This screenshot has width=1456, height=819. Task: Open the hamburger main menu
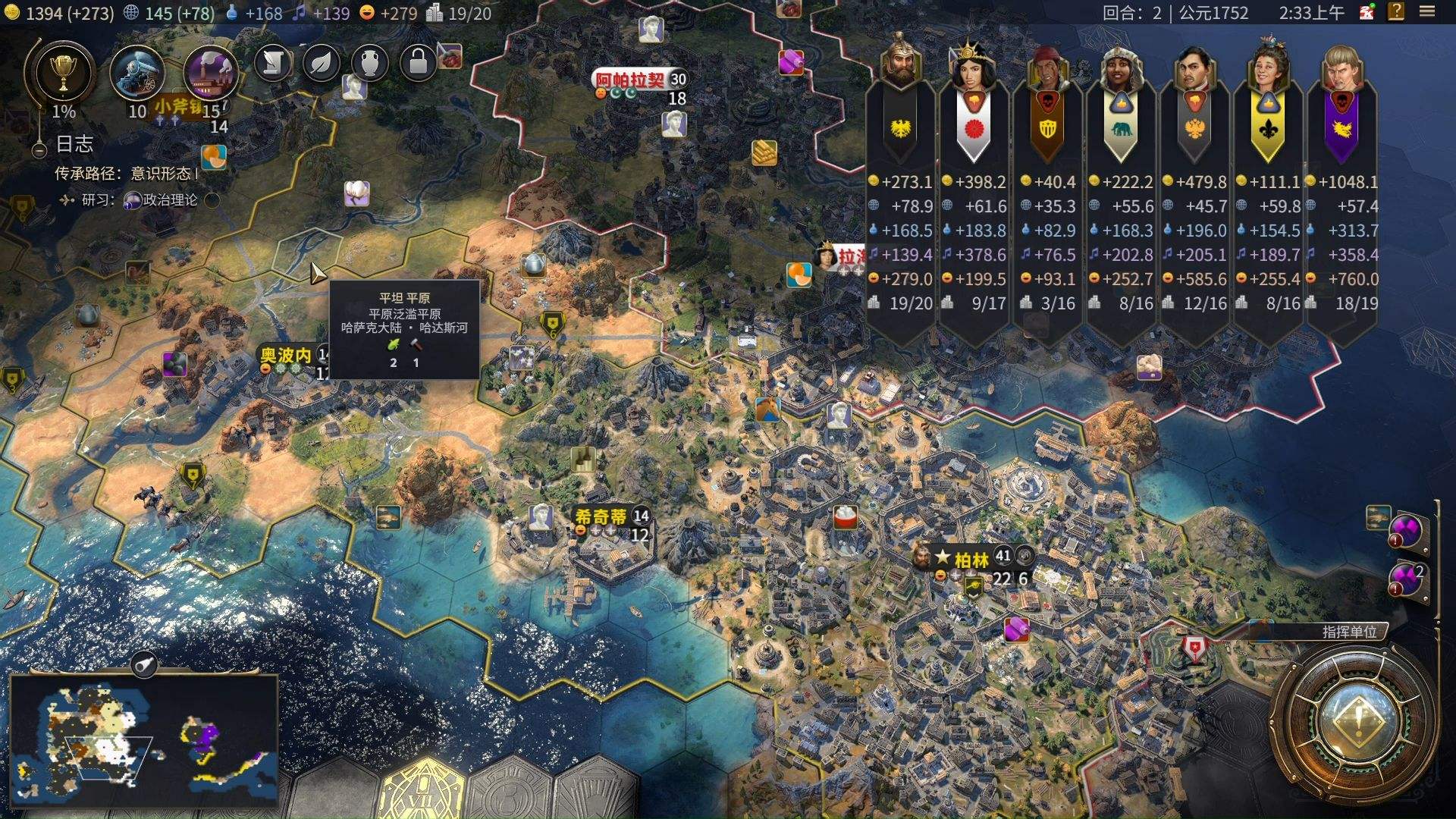(1427, 12)
